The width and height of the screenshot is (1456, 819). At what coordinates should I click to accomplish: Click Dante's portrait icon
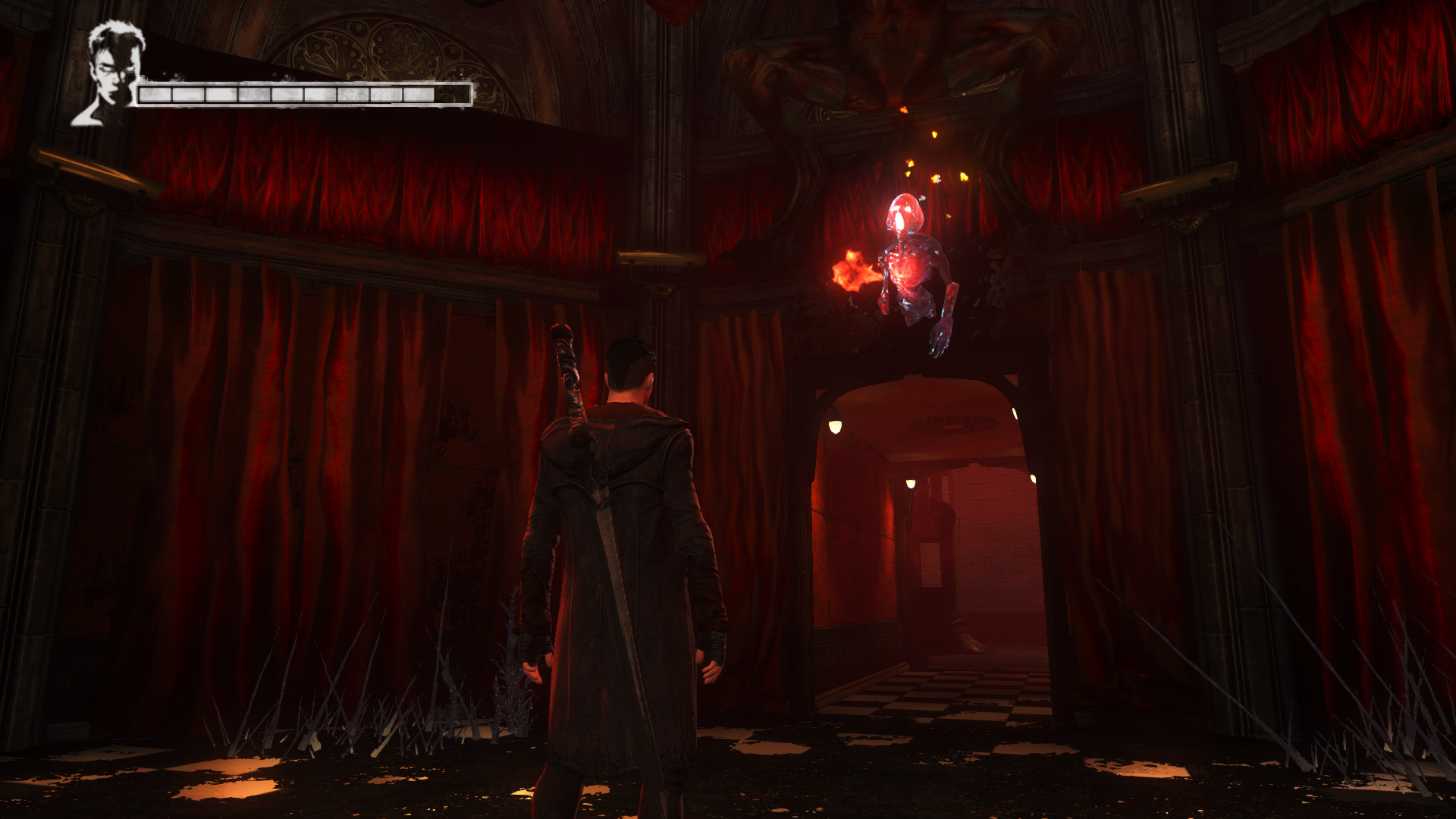pos(111,74)
